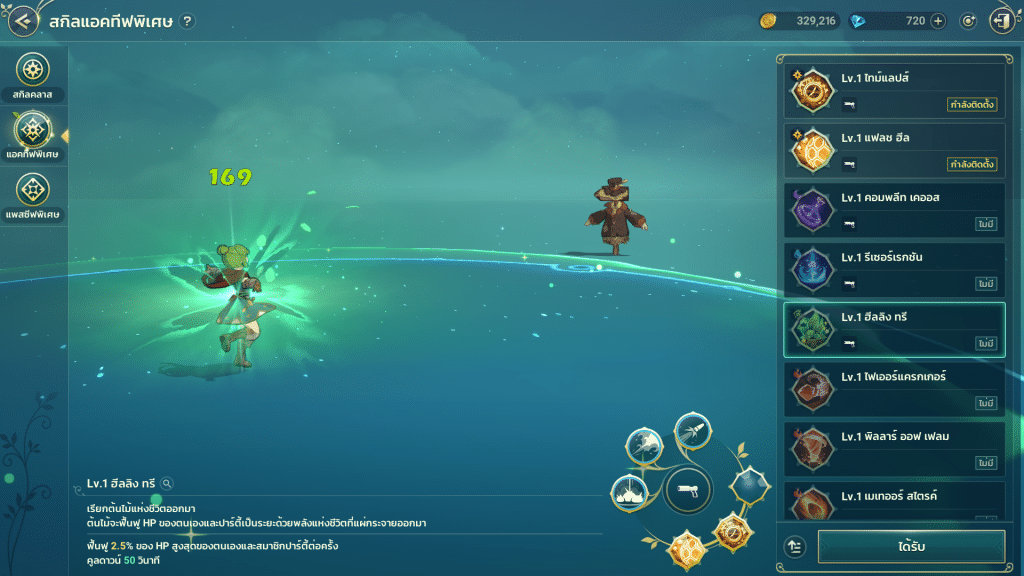
Task: Click the ได้รับ button
Action: [911, 547]
